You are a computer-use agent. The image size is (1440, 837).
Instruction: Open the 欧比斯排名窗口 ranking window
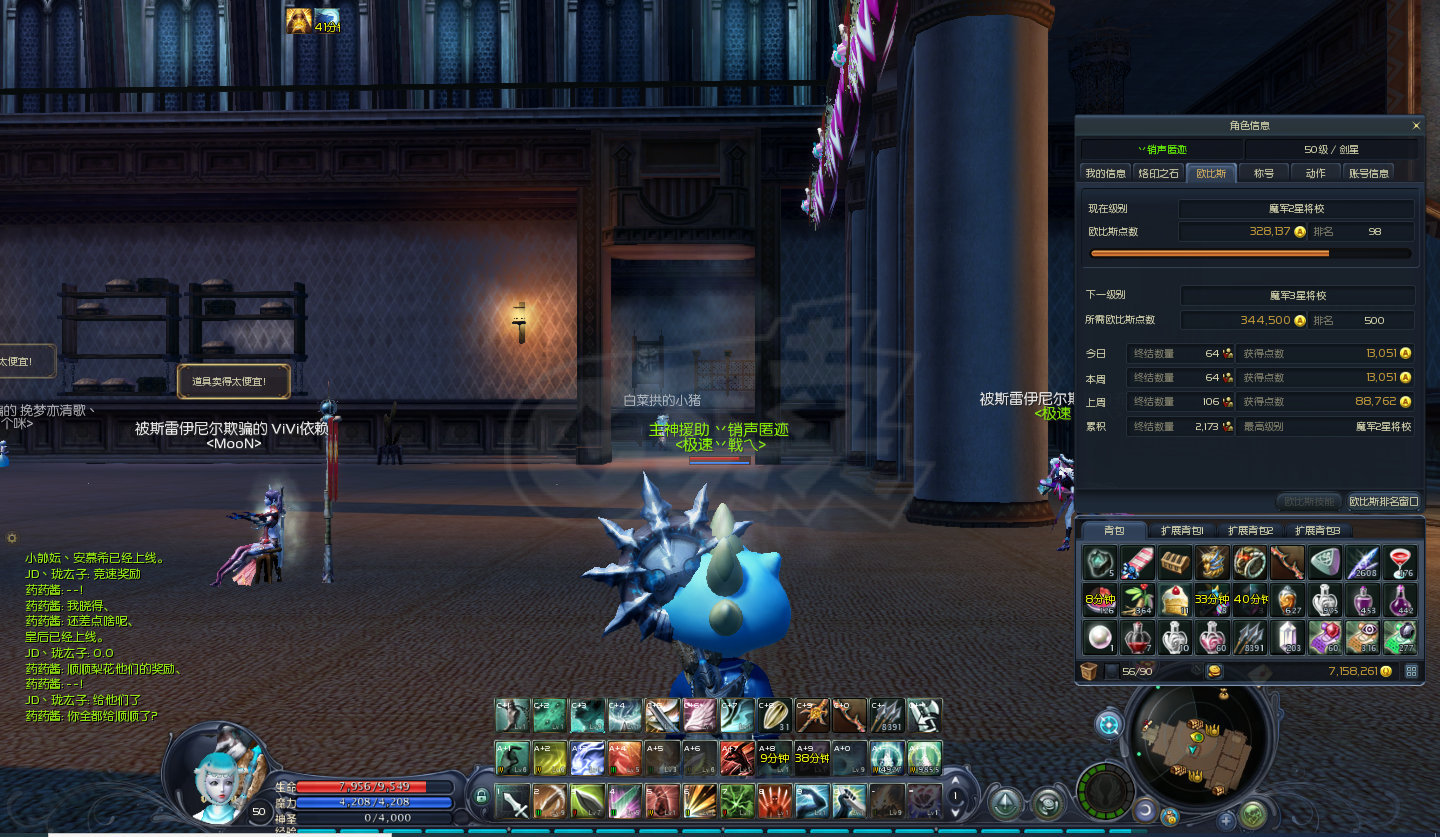[1383, 501]
